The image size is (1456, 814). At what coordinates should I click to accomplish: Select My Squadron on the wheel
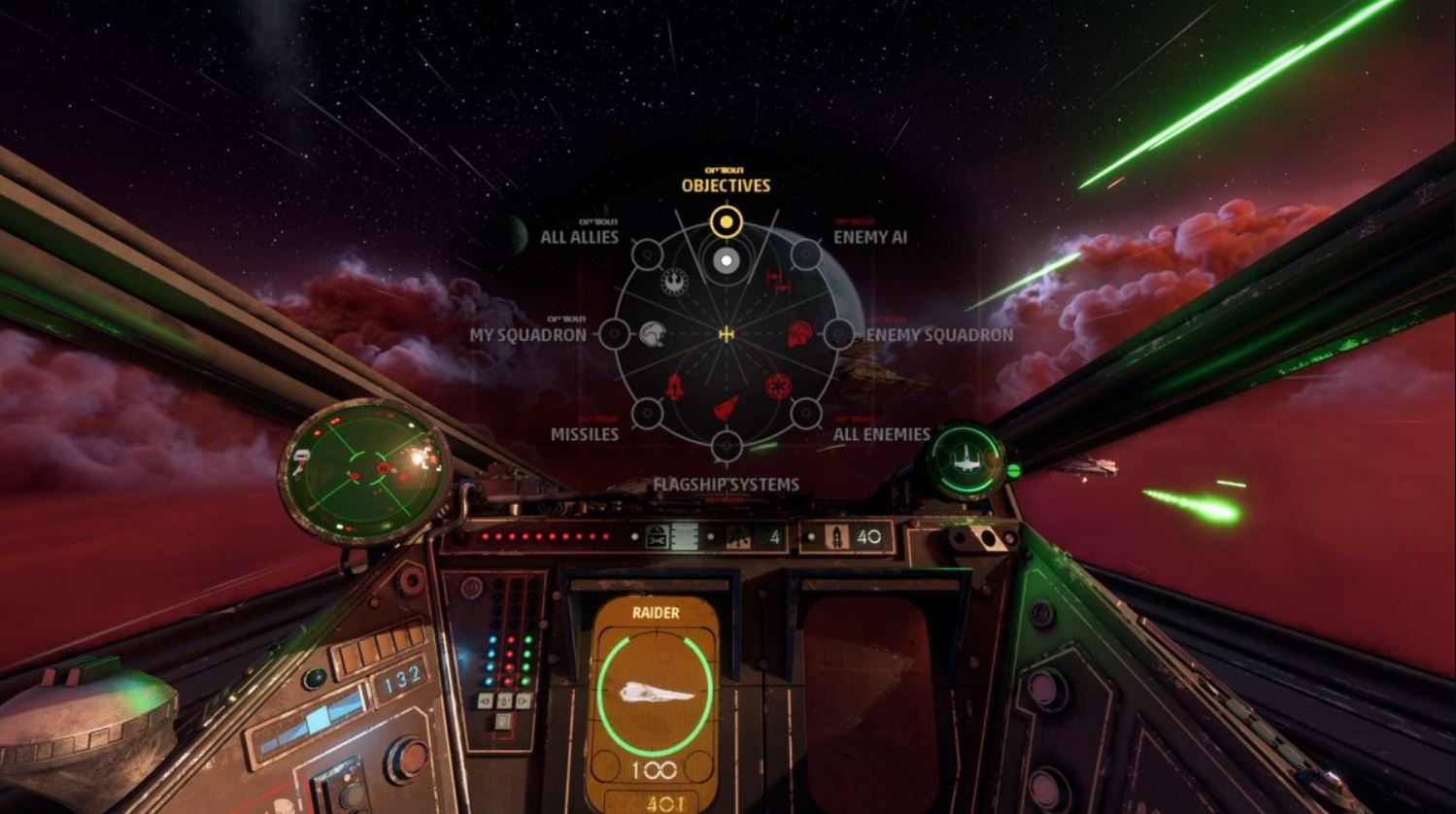pyautogui.click(x=614, y=334)
